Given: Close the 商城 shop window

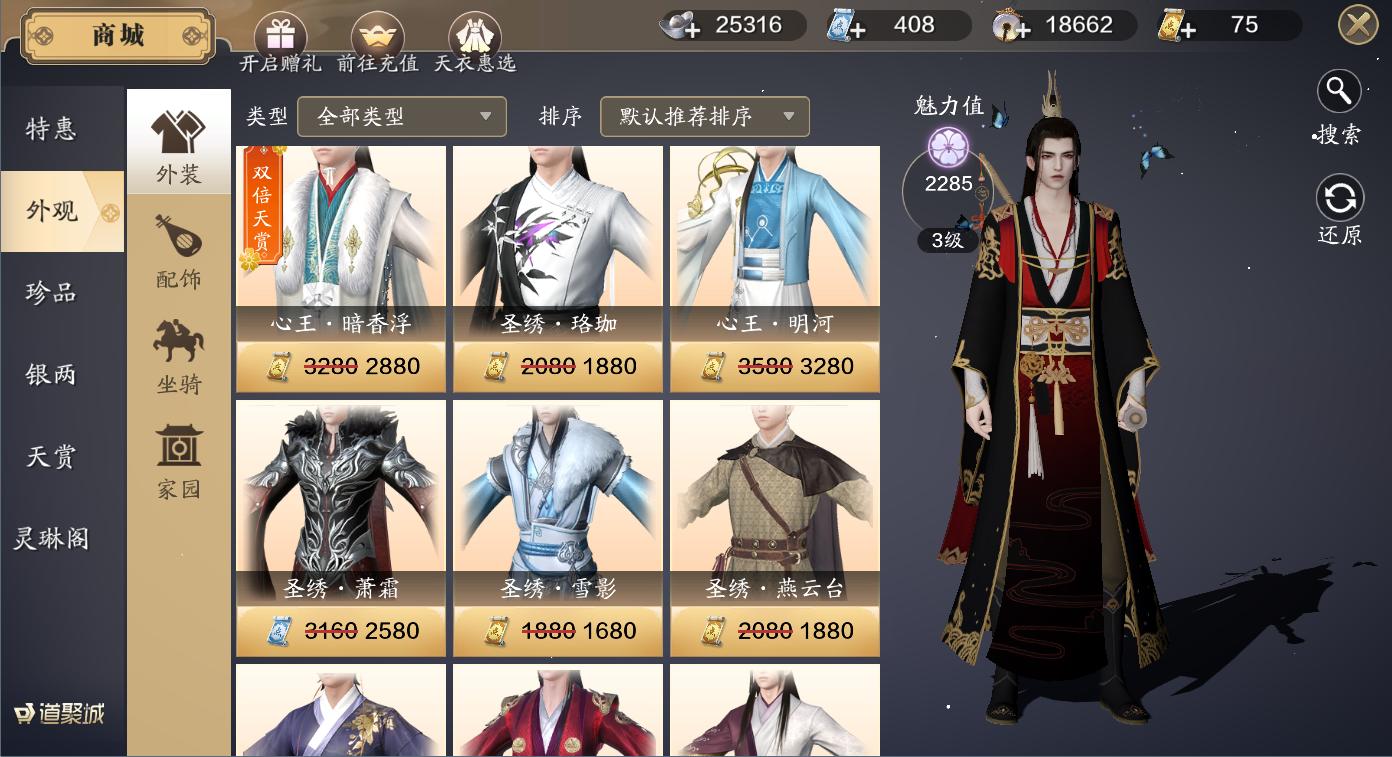Looking at the screenshot, I should pyautogui.click(x=1358, y=25).
